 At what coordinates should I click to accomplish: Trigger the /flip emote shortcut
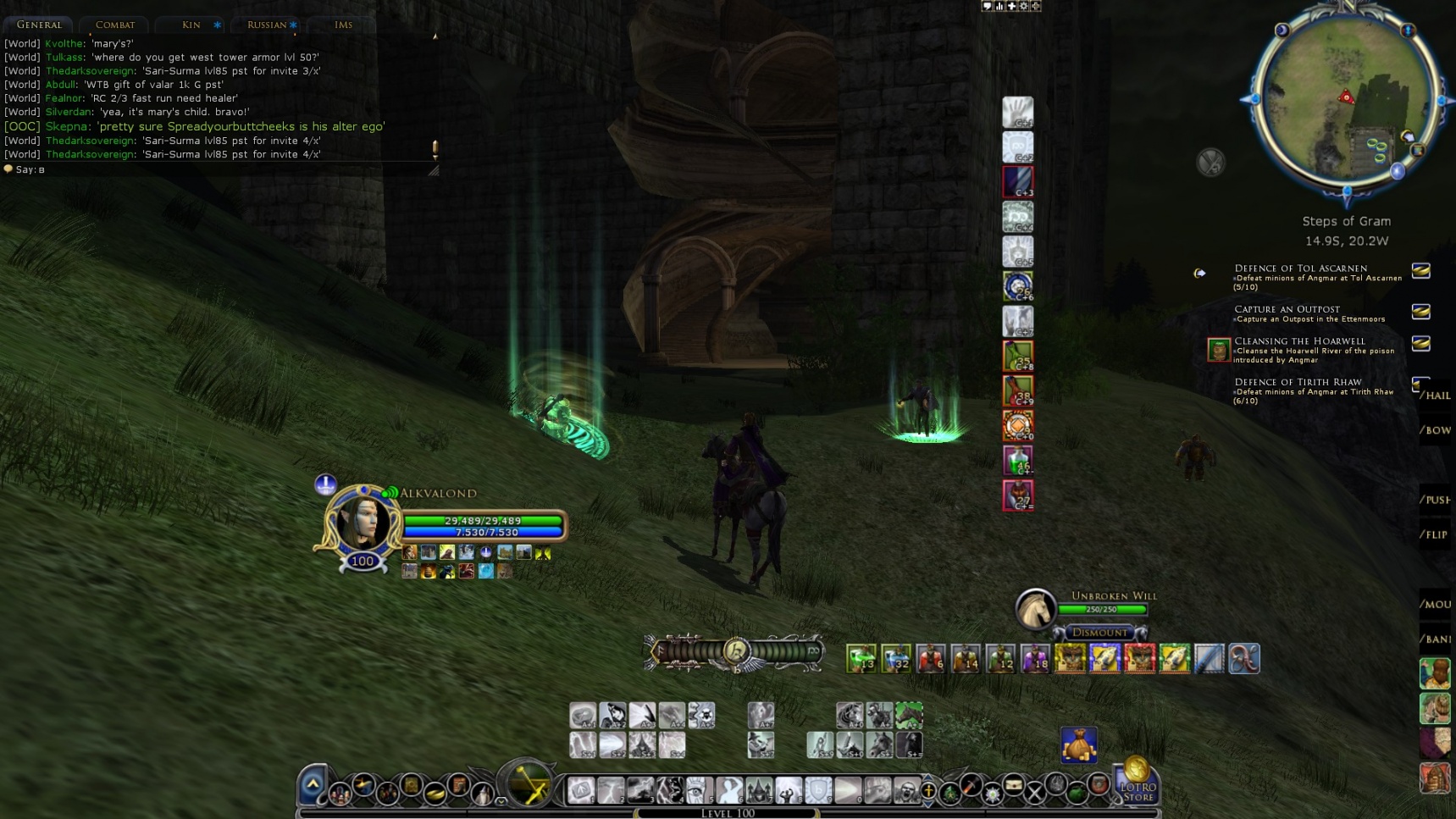point(1436,534)
